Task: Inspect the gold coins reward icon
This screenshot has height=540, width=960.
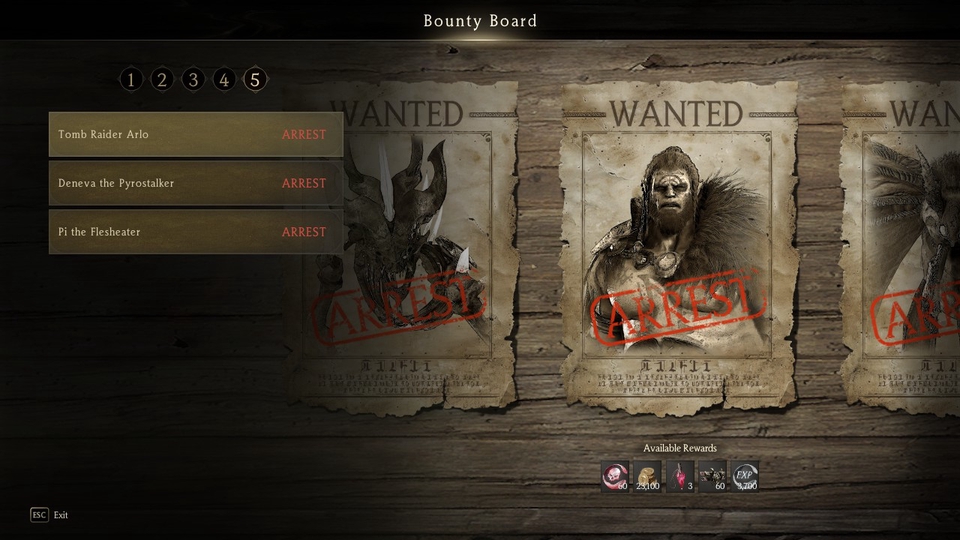Action: 648,476
